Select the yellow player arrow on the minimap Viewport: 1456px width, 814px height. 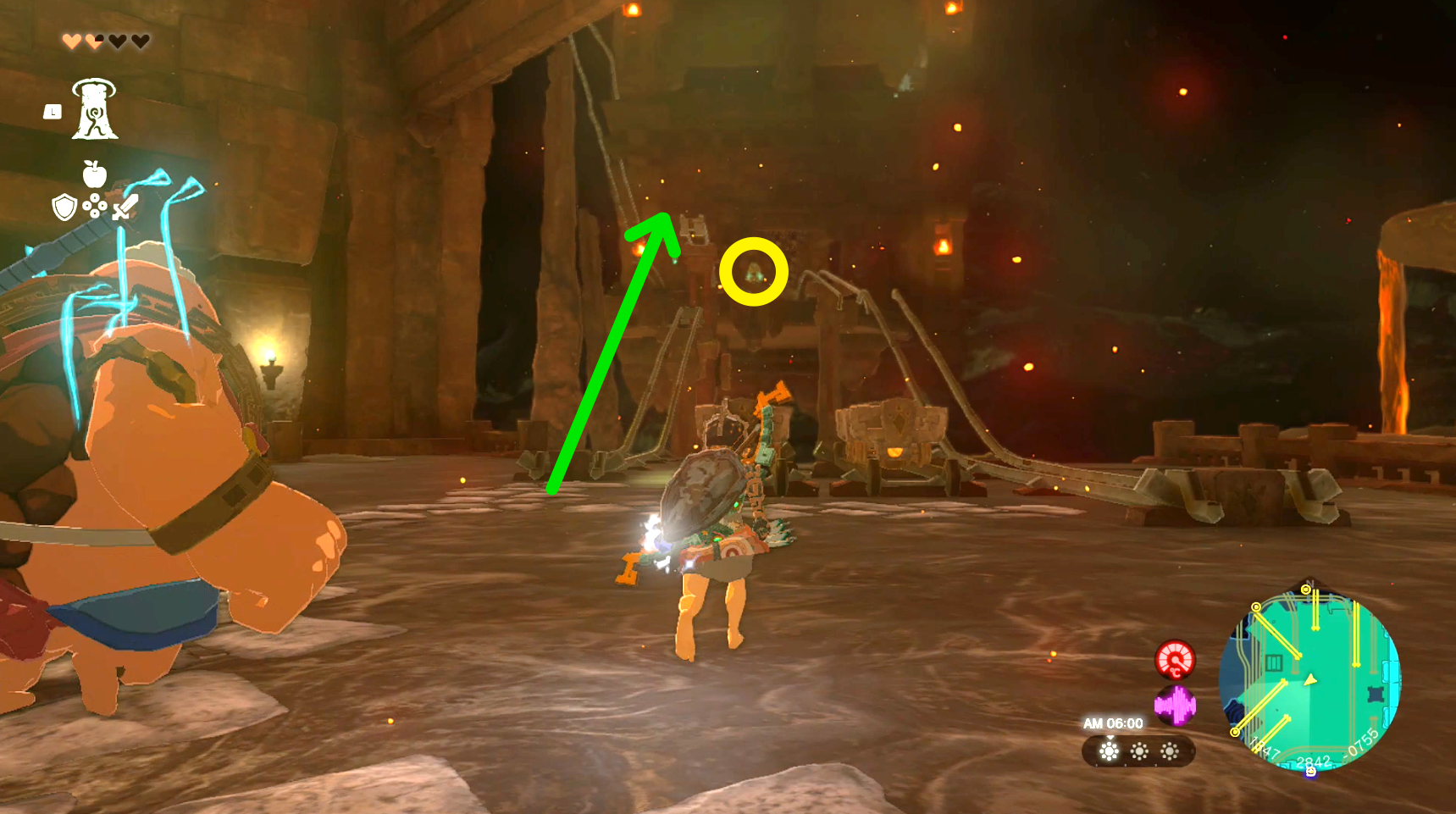[1309, 679]
